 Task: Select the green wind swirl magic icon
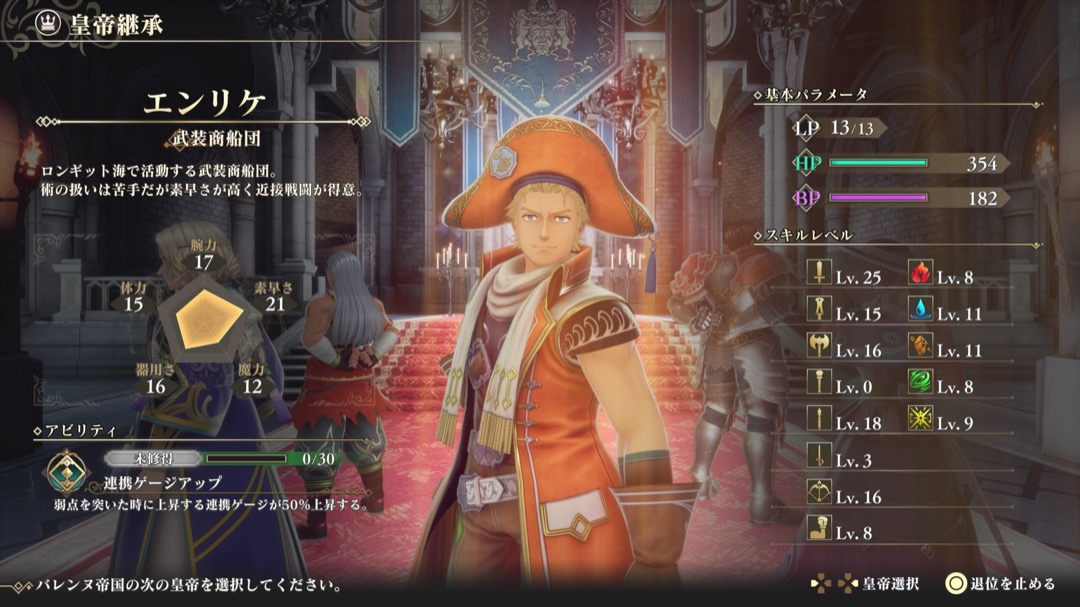click(920, 384)
